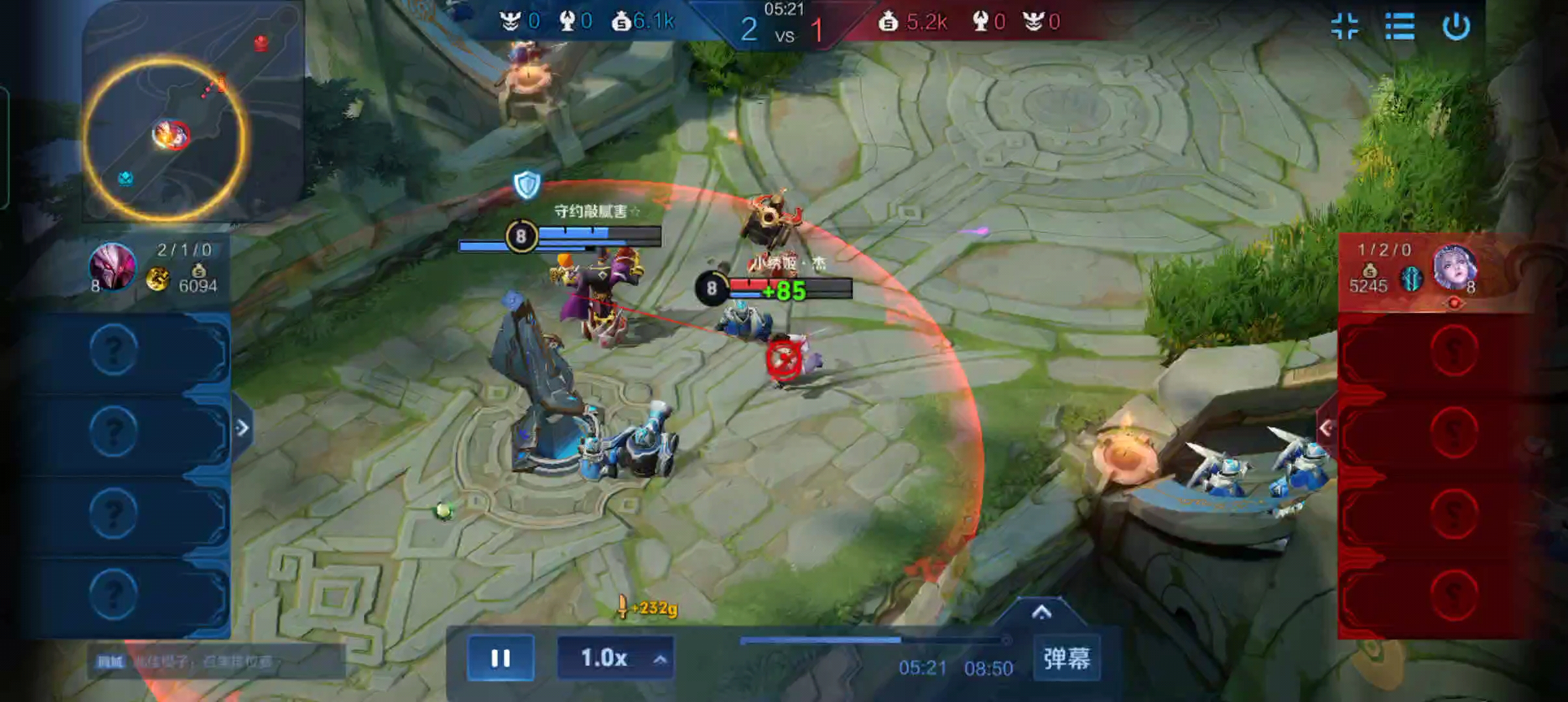
Task: Collapse the red team side panel arrow
Action: click(x=1326, y=428)
